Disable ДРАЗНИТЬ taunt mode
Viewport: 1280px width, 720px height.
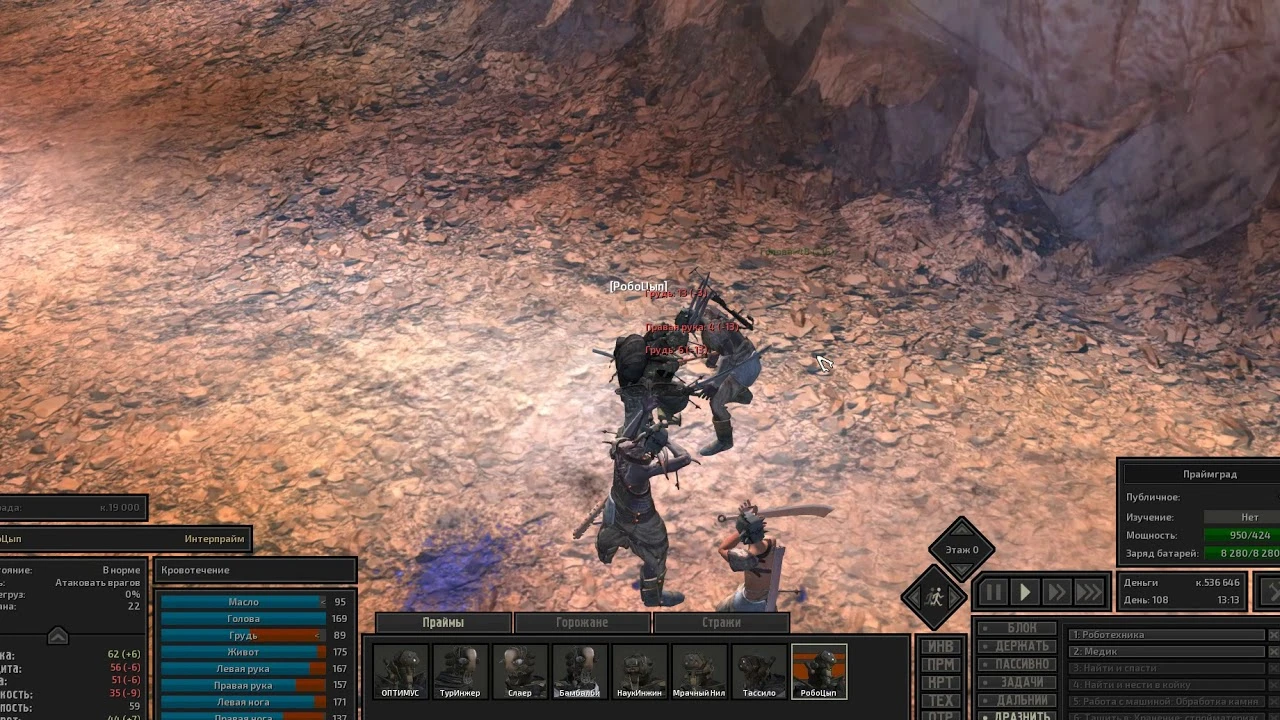(x=1018, y=714)
